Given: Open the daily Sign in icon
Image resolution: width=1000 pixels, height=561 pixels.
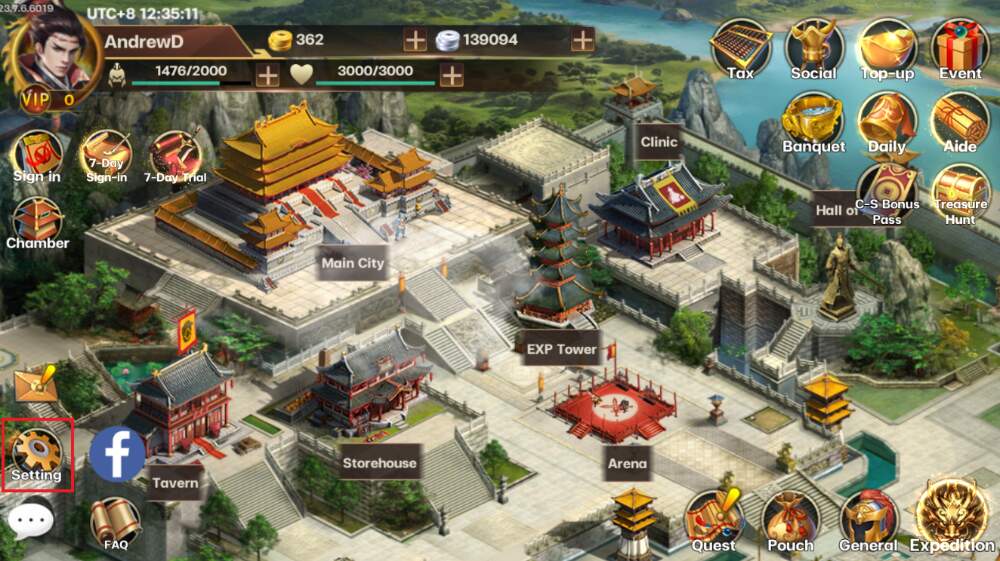Looking at the screenshot, I should [x=37, y=156].
